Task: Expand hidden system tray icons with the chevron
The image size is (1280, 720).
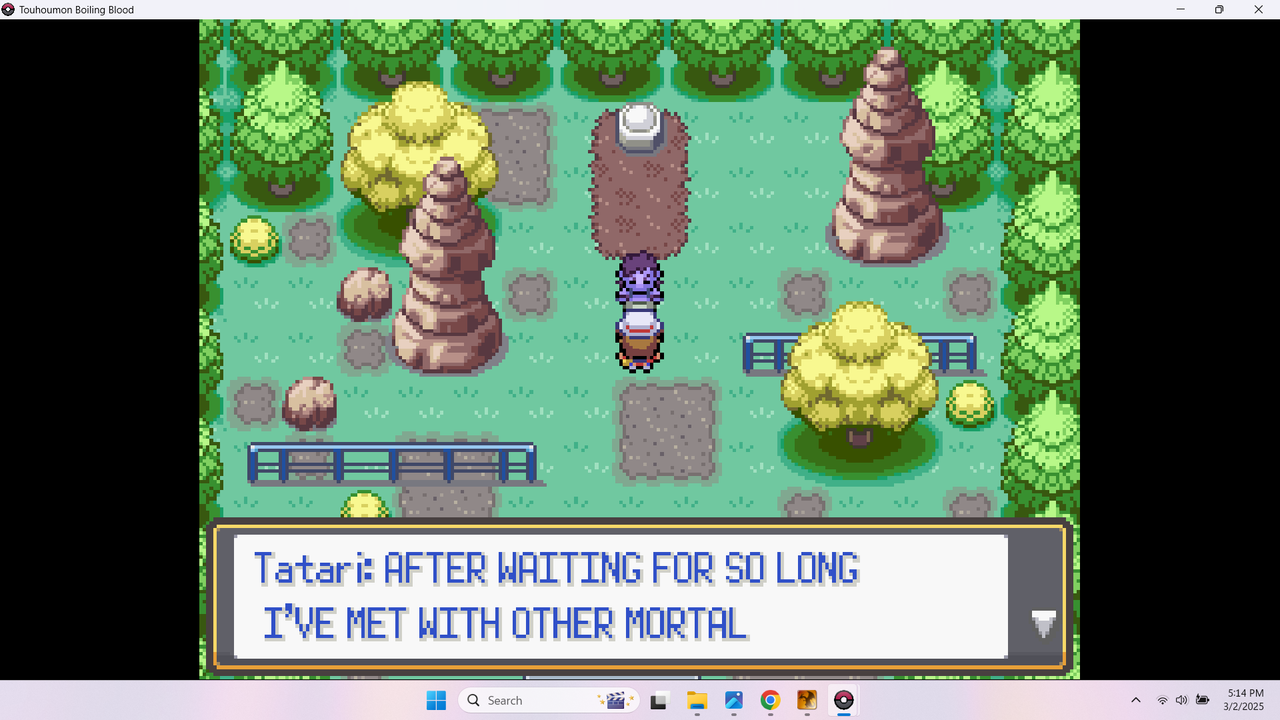Action: (x=1136, y=700)
